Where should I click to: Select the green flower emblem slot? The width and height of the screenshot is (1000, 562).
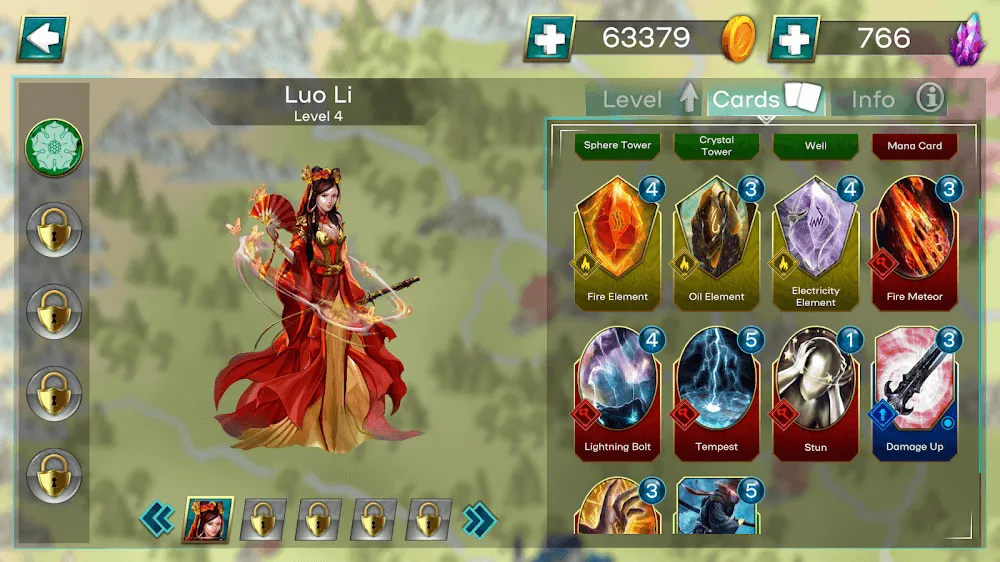pyautogui.click(x=54, y=148)
